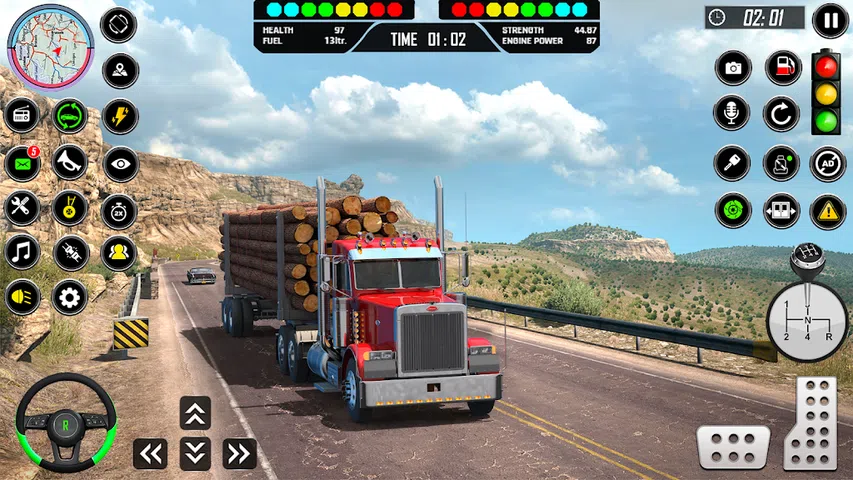Open the mail envelope with notification badge
853x480 pixels.
point(21,163)
